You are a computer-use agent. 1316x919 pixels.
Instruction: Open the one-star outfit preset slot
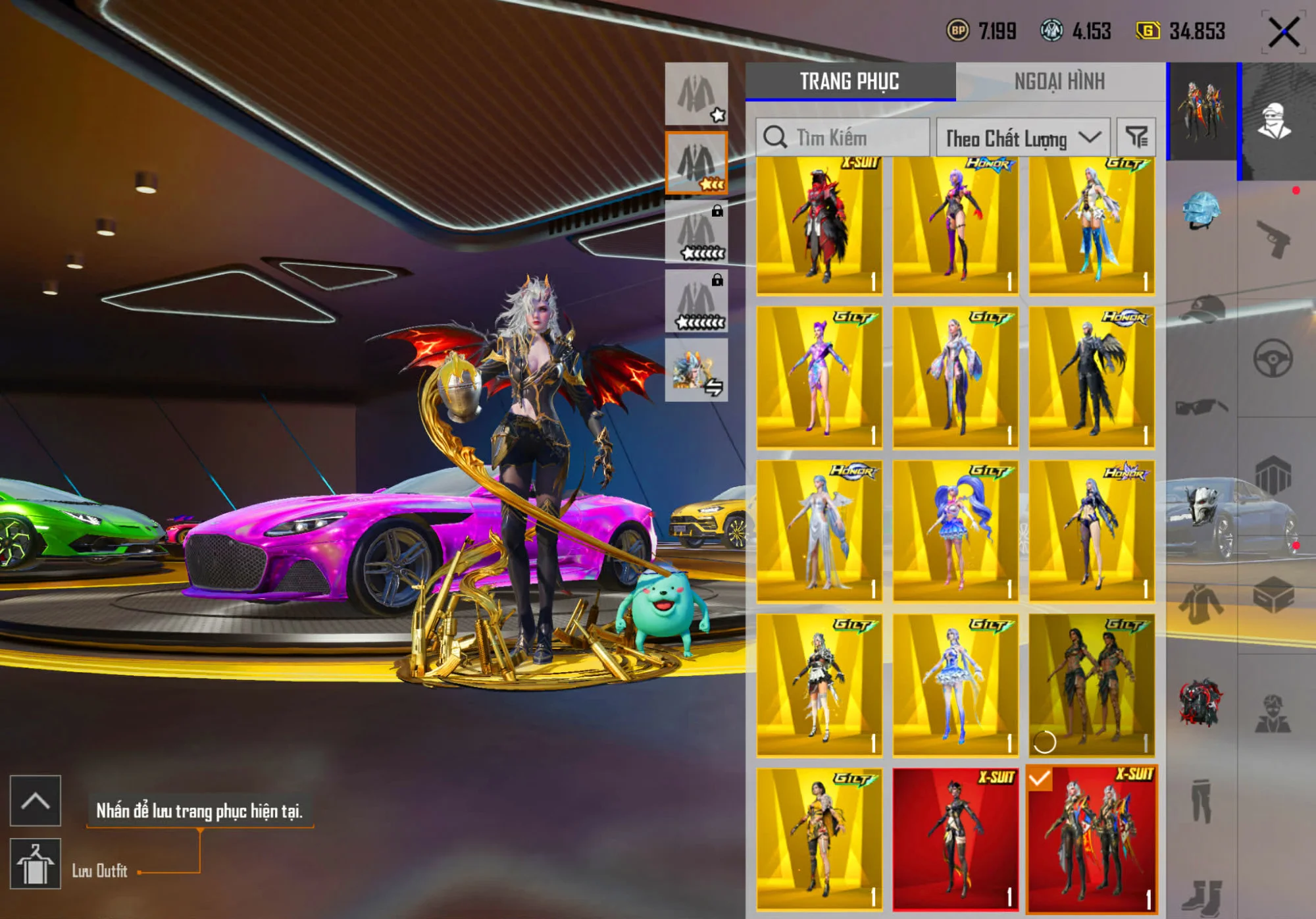(696, 93)
